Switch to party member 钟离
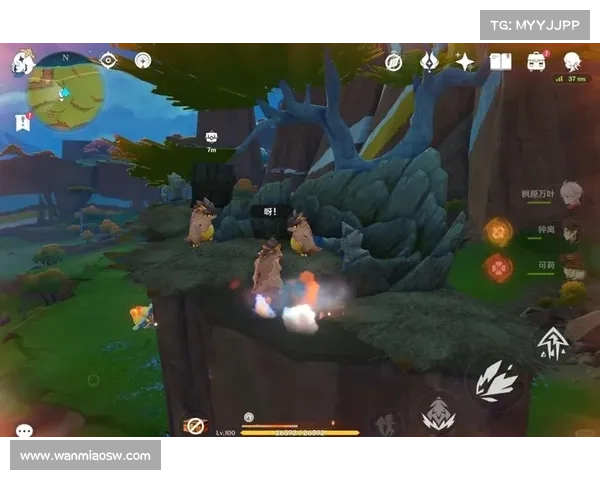The image size is (600, 480). [x=570, y=232]
